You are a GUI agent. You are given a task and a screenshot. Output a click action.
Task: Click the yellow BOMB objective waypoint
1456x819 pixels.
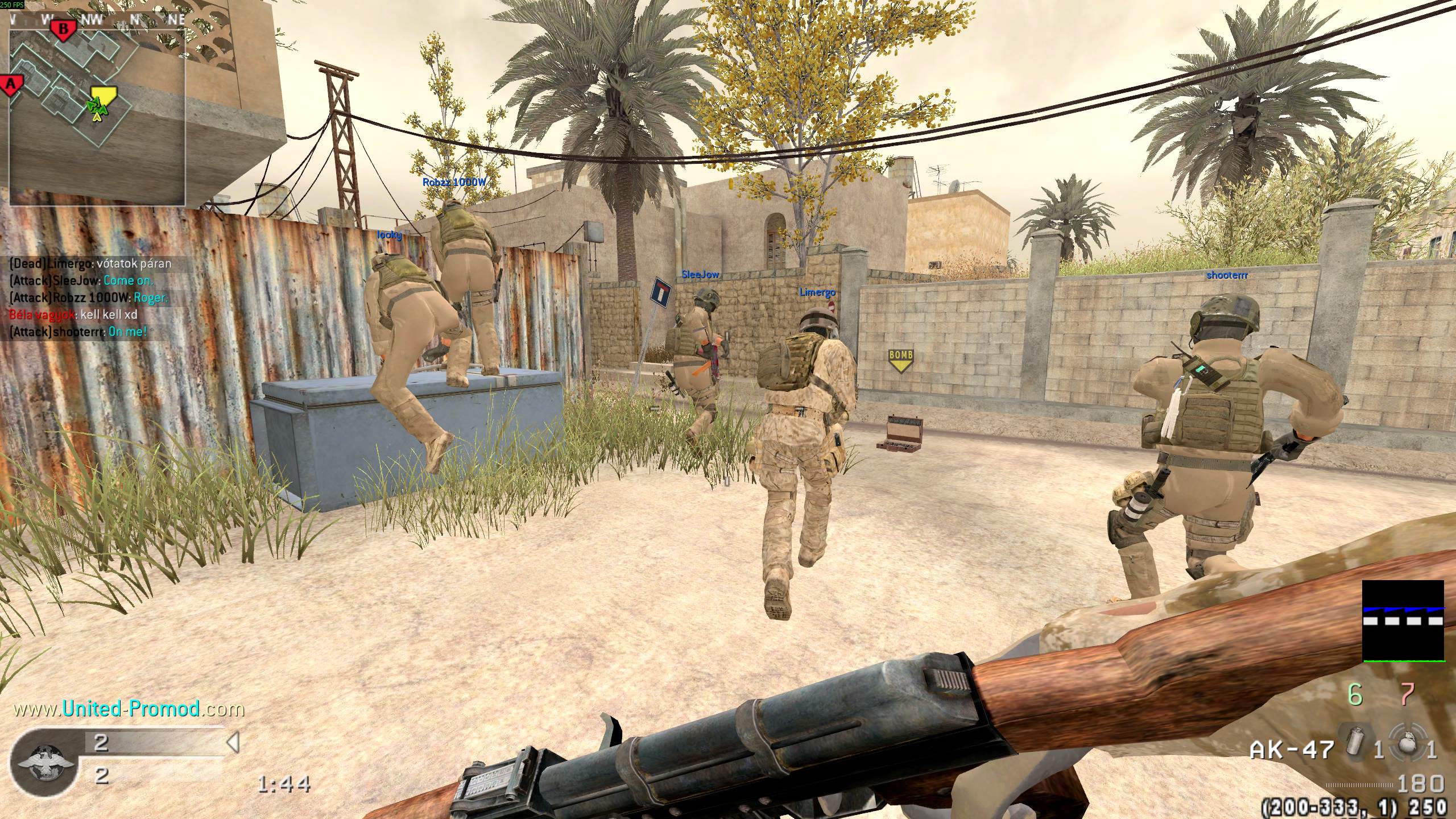click(x=900, y=359)
